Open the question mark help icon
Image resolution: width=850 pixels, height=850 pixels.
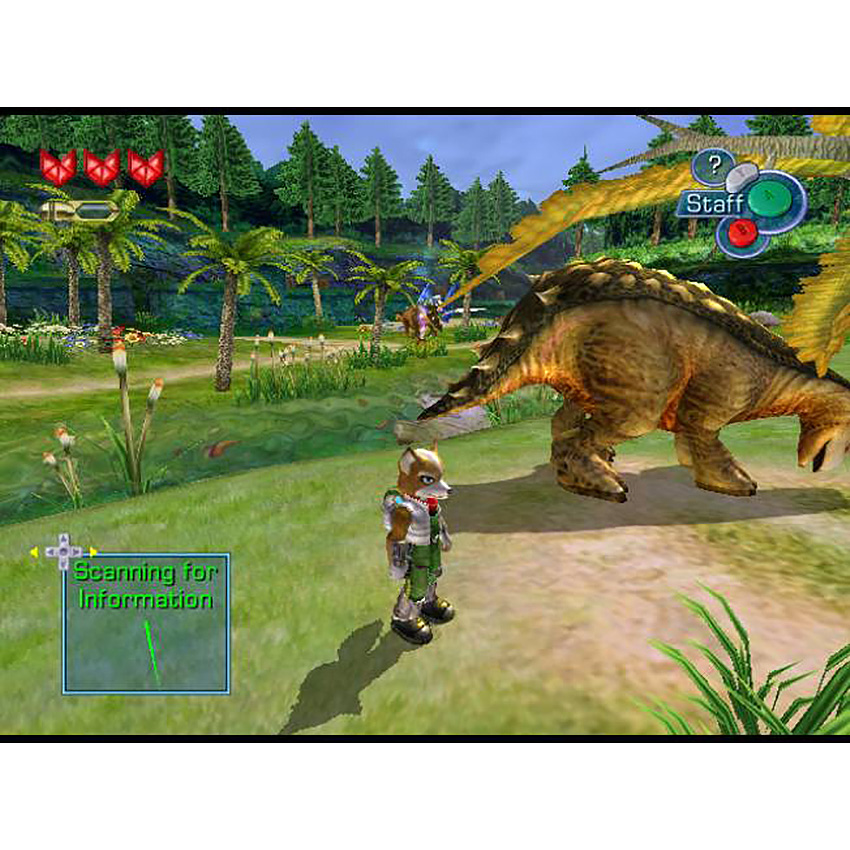pyautogui.click(x=714, y=163)
